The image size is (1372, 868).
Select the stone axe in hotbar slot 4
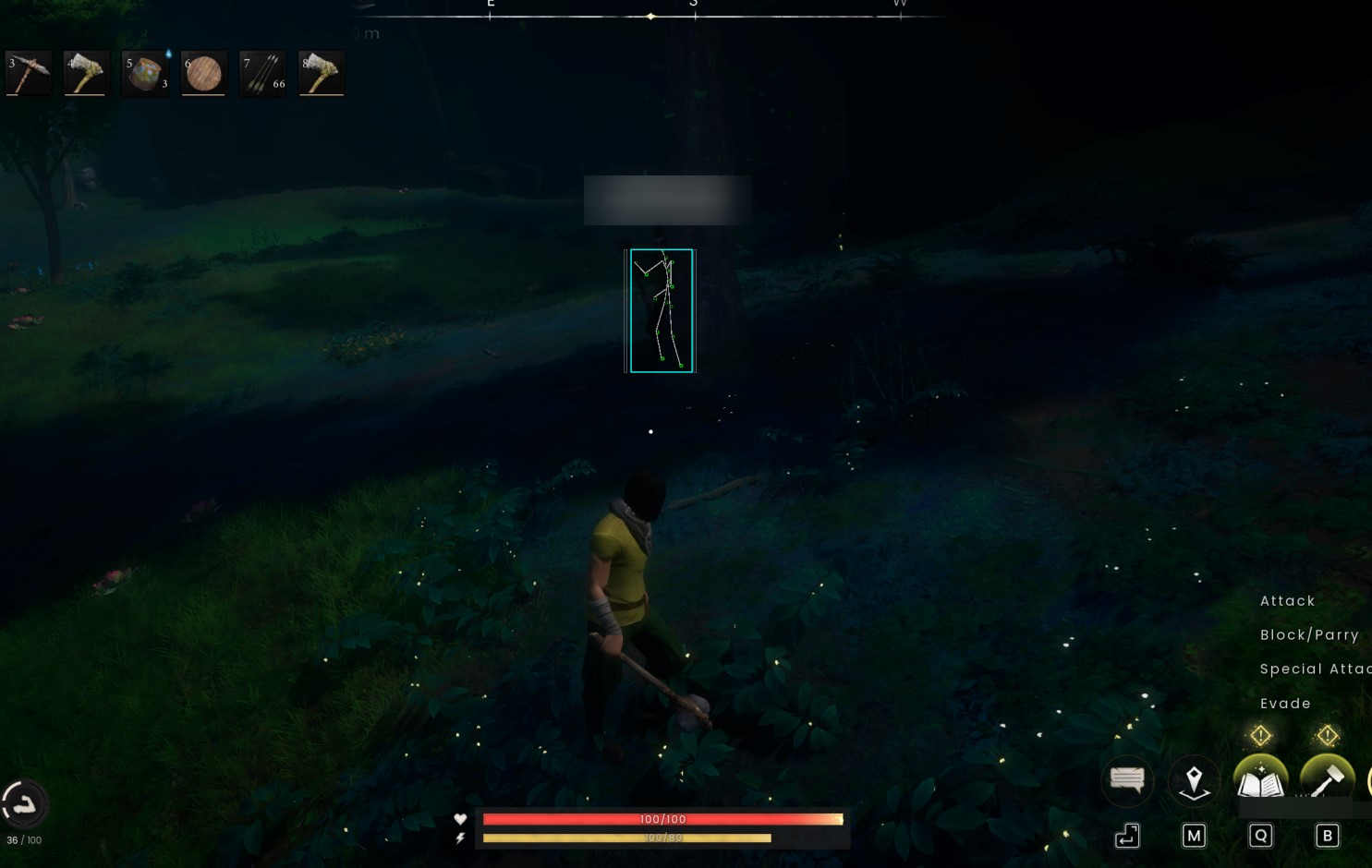tap(86, 73)
